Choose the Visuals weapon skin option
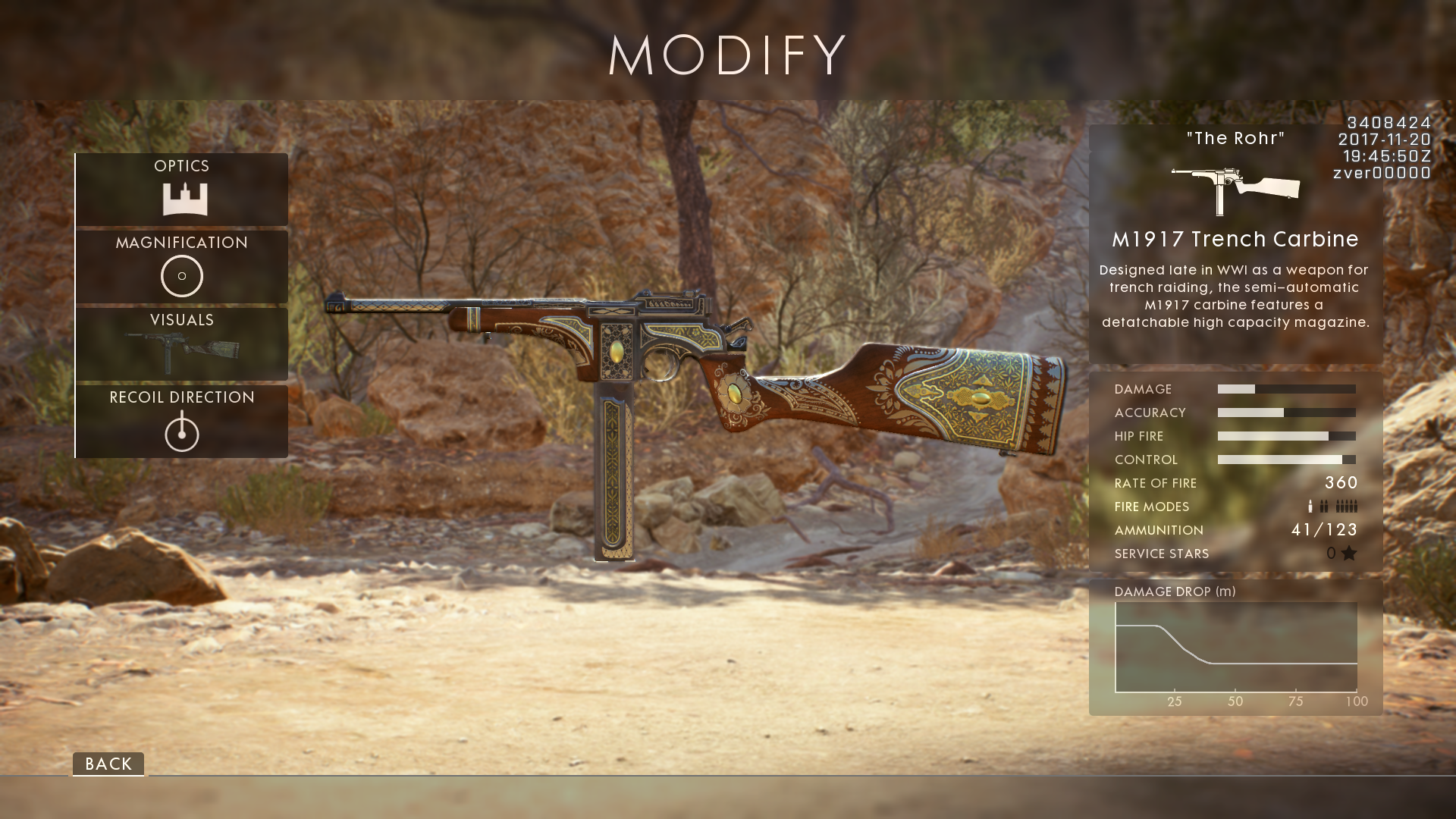Viewport: 1456px width, 819px height. (x=182, y=344)
